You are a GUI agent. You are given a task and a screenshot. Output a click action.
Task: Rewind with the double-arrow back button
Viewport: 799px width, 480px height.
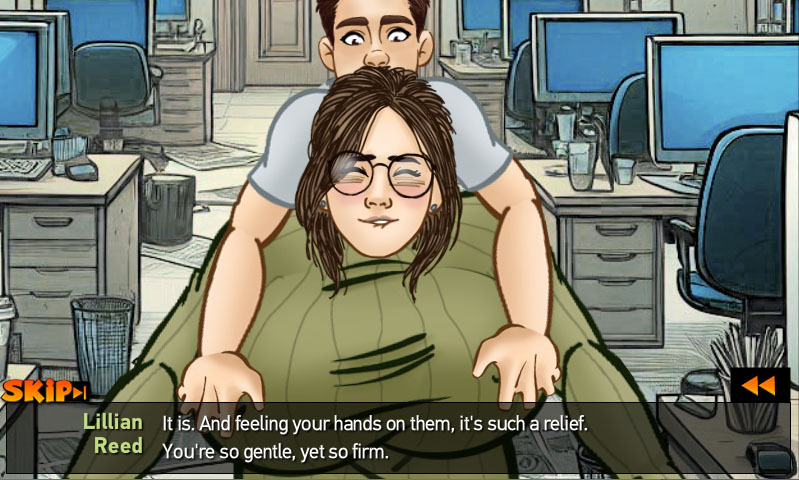click(759, 386)
